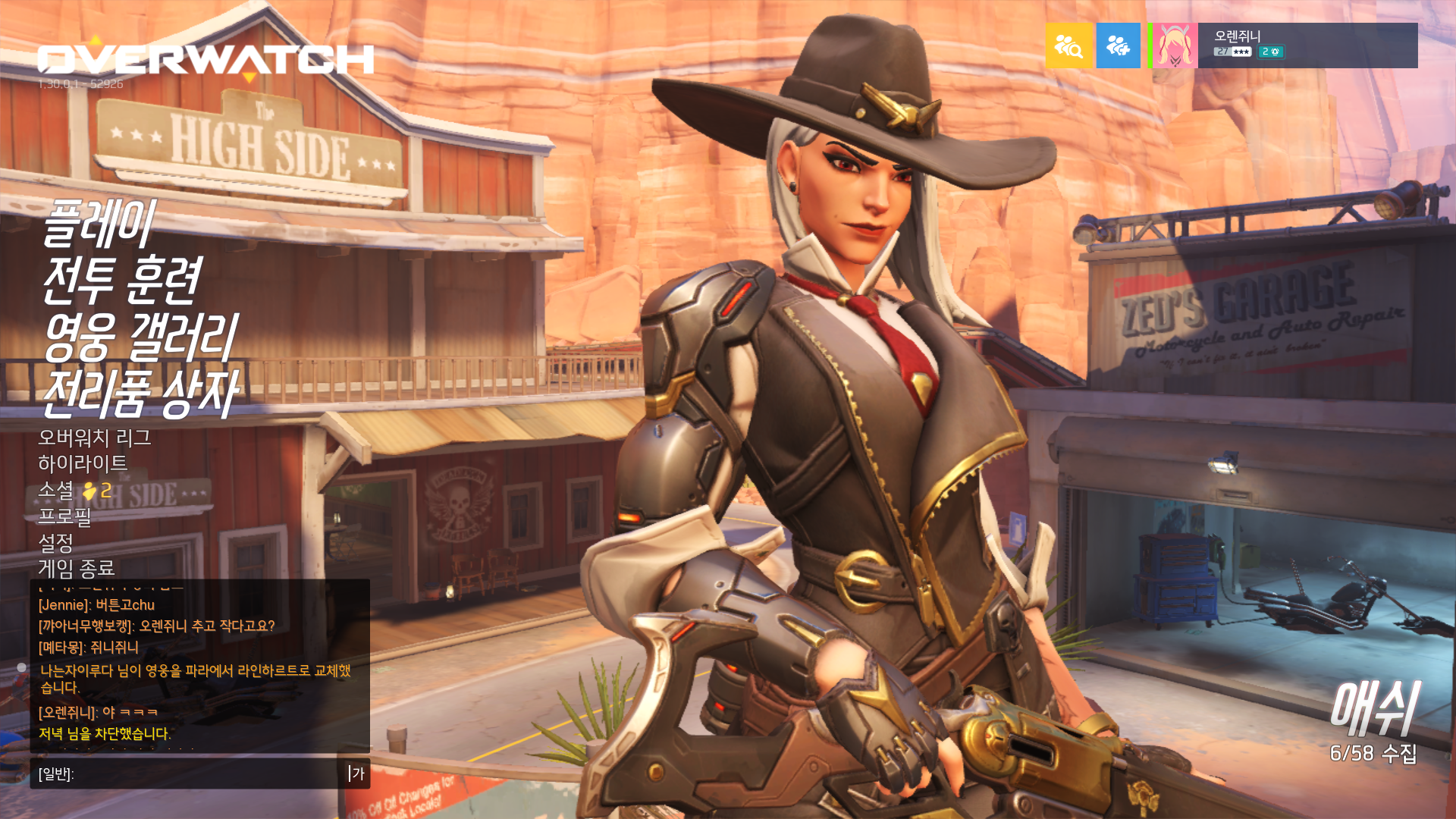Click the 메타몽 name in chat
The height and width of the screenshot is (819, 1456).
pyautogui.click(x=61, y=648)
